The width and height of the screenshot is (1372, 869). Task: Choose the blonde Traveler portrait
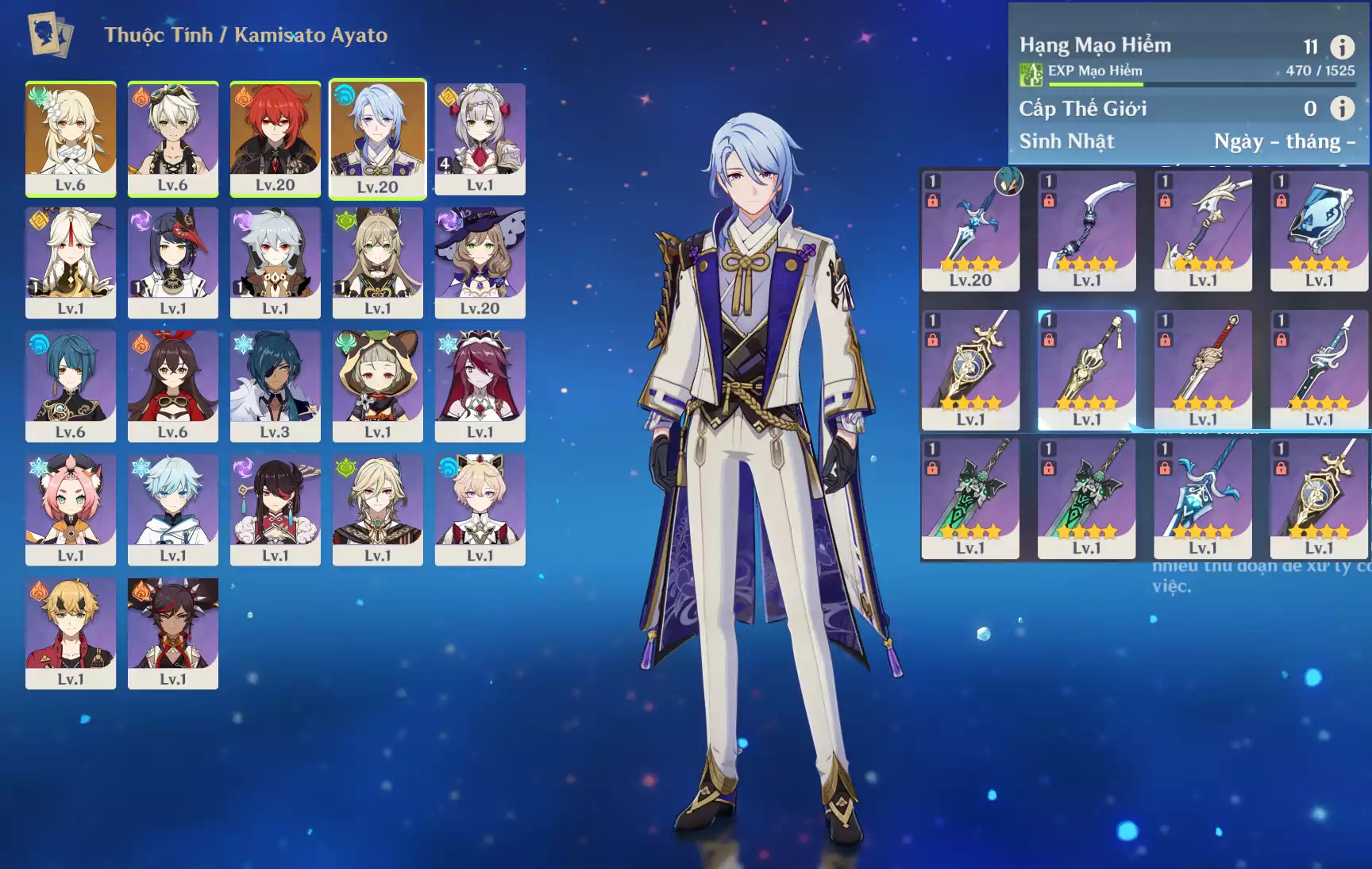coord(71,138)
